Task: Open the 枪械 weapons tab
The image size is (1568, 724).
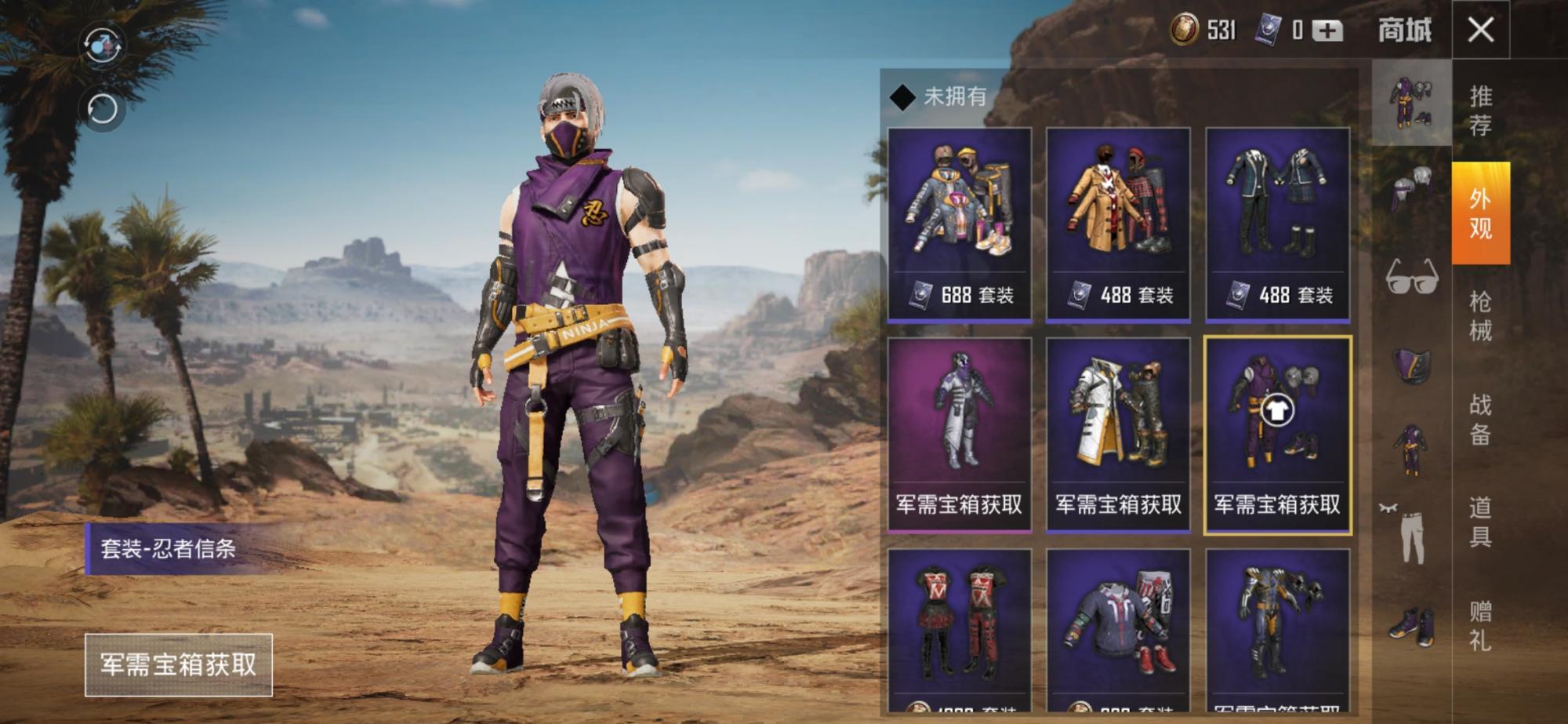Action: [1480, 315]
